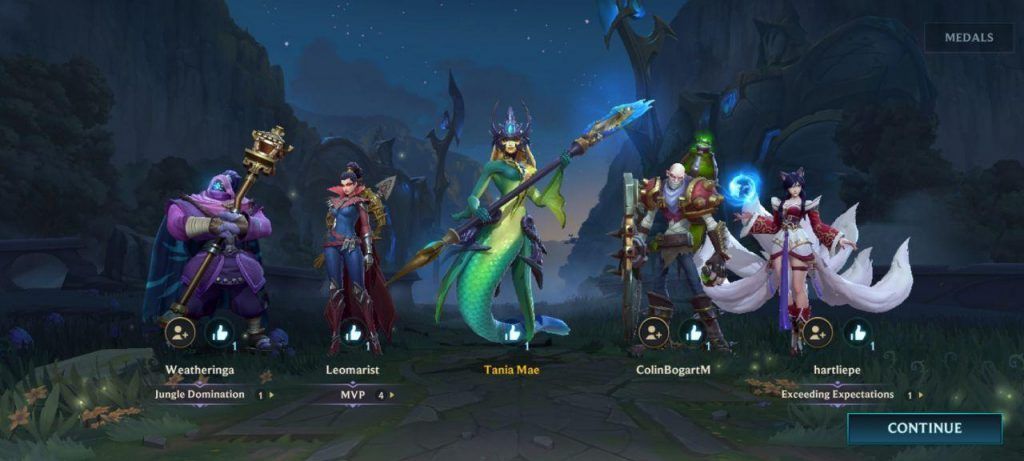
Task: Give Tania Mae a thumbs up
Action: pos(512,332)
